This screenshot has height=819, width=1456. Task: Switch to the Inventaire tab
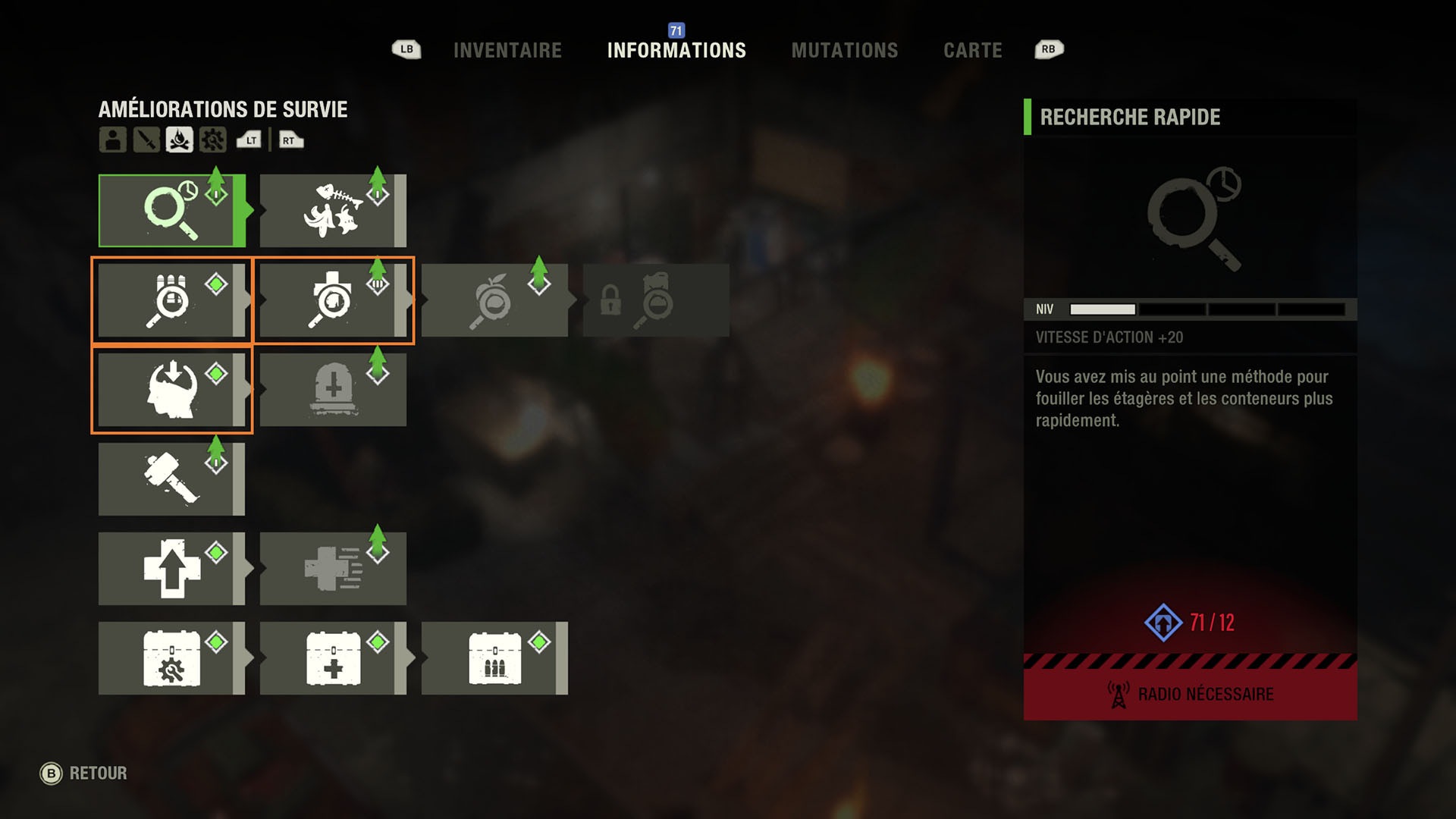pos(507,51)
